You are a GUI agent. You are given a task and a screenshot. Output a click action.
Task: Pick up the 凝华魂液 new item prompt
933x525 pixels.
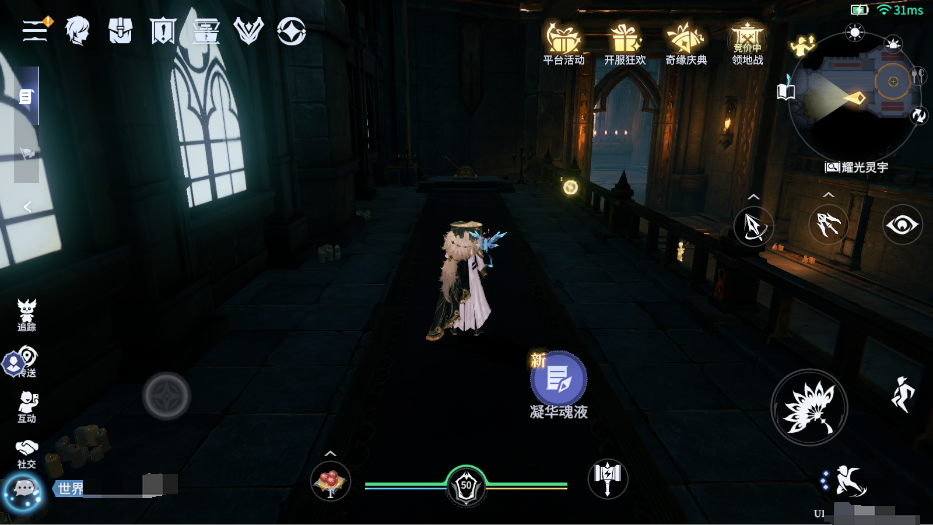tap(559, 380)
